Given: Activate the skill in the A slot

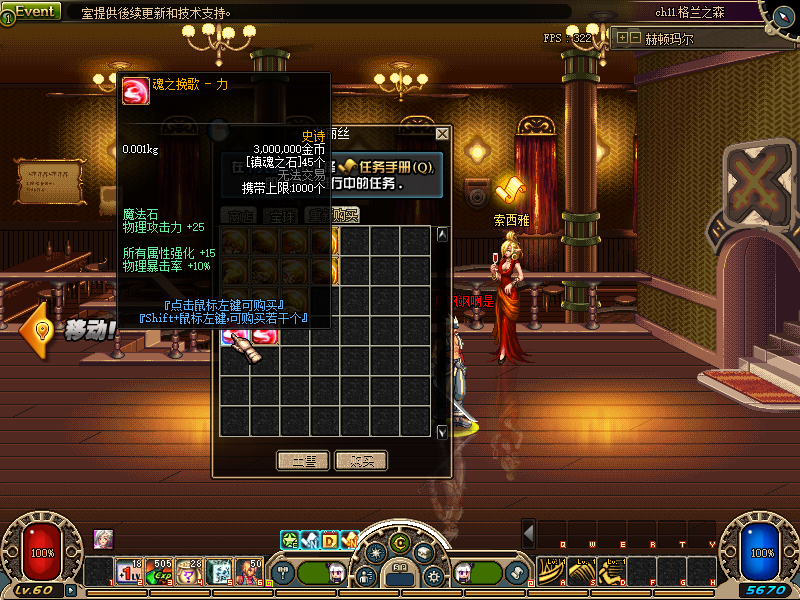Looking at the screenshot, I should (x=551, y=572).
